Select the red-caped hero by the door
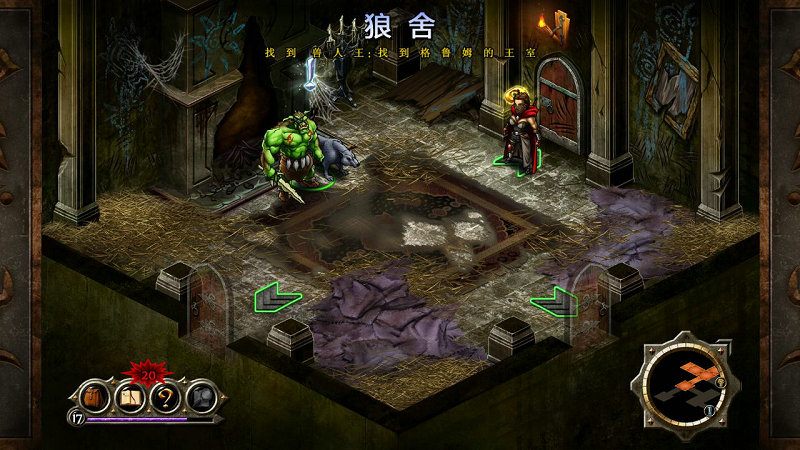 click(518, 131)
